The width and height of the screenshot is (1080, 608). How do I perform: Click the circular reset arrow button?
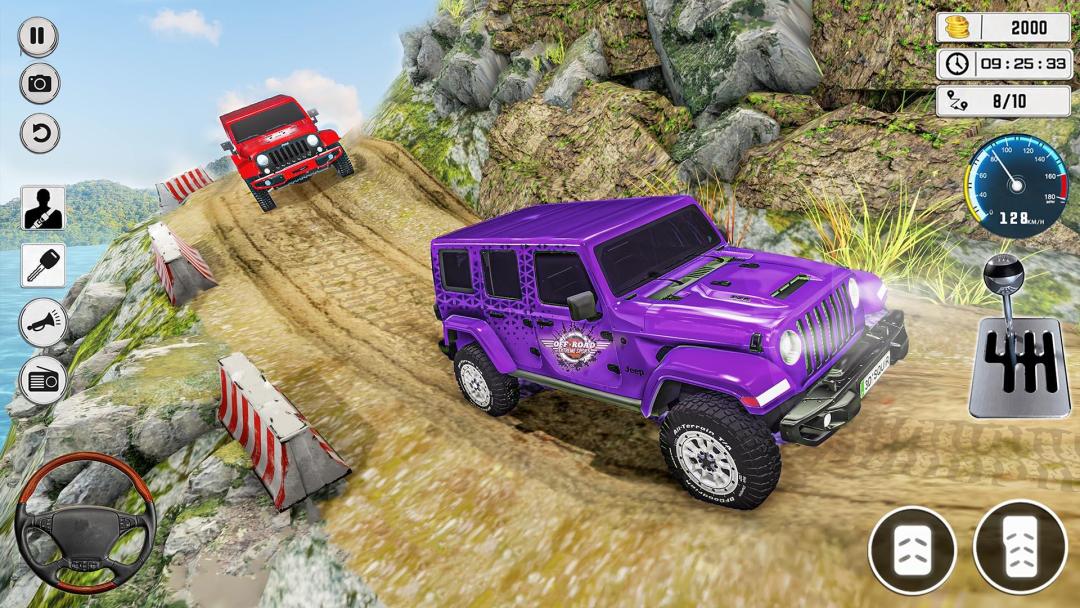pyautogui.click(x=39, y=133)
